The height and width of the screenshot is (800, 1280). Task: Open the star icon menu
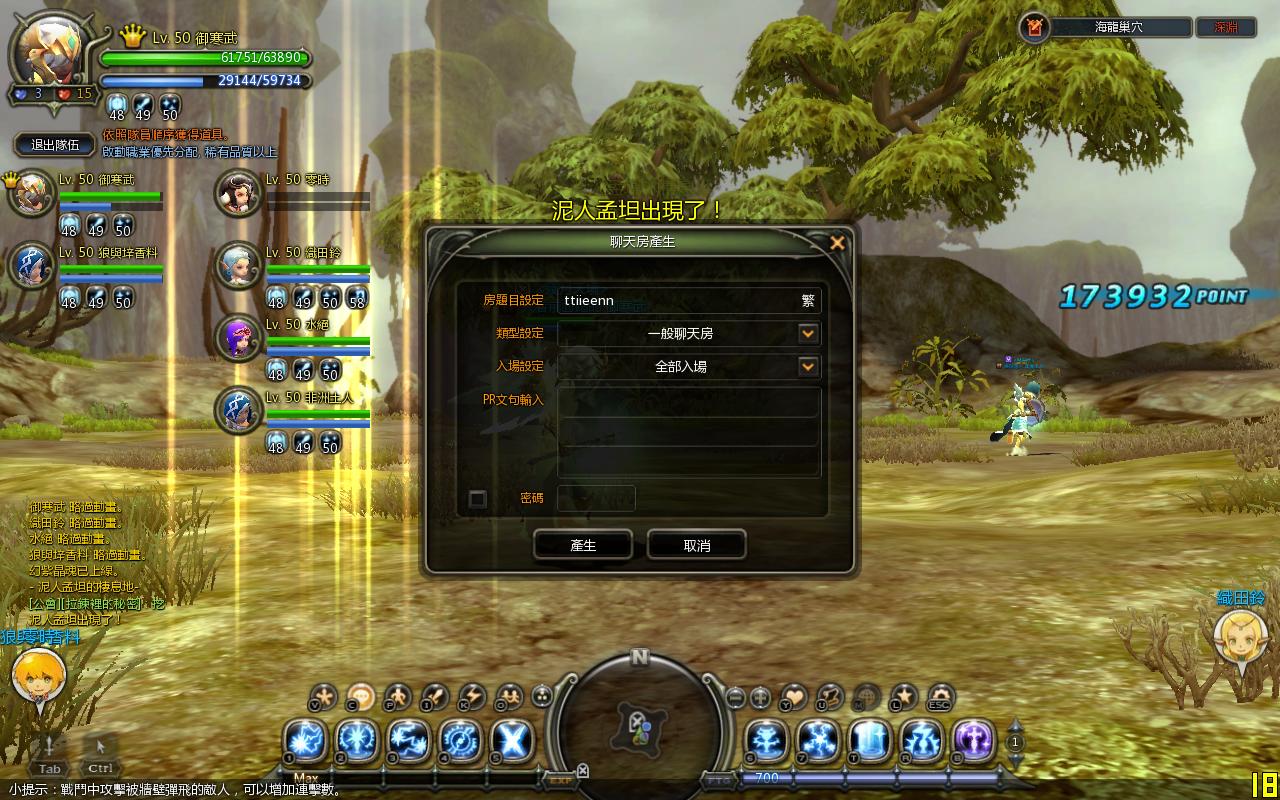coord(904,696)
